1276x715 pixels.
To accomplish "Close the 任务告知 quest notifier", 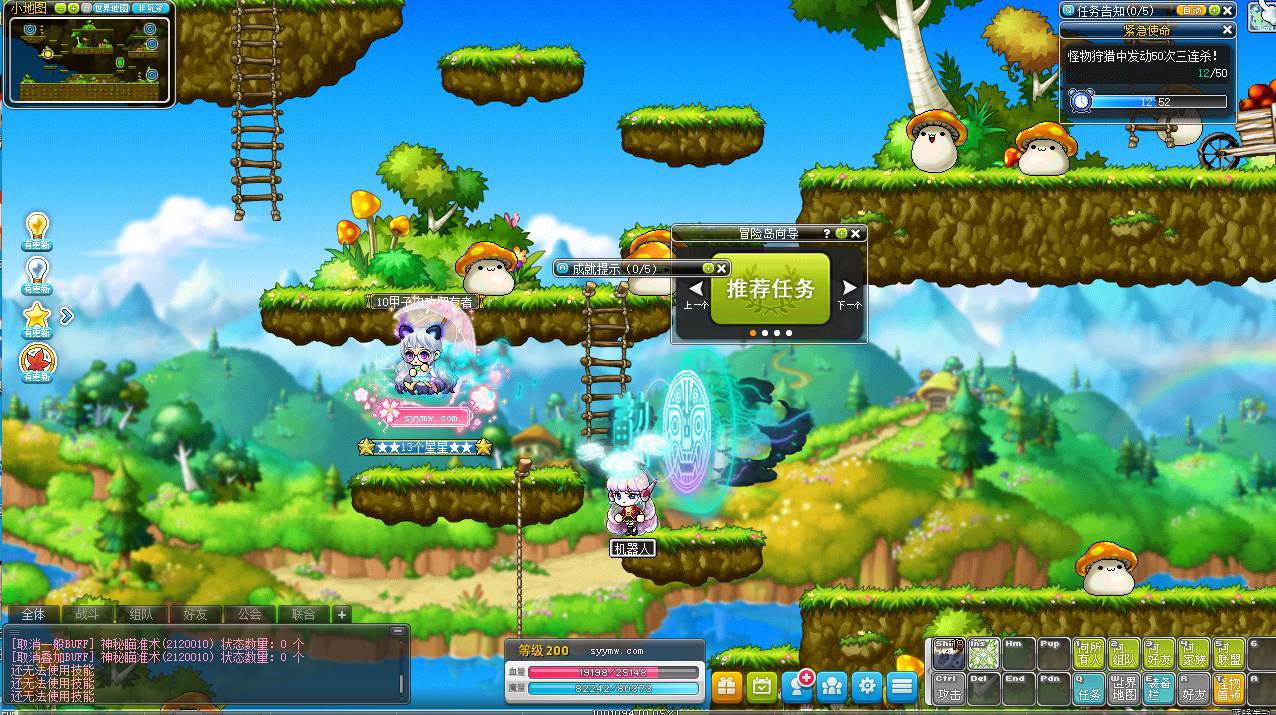I will 1228,10.
